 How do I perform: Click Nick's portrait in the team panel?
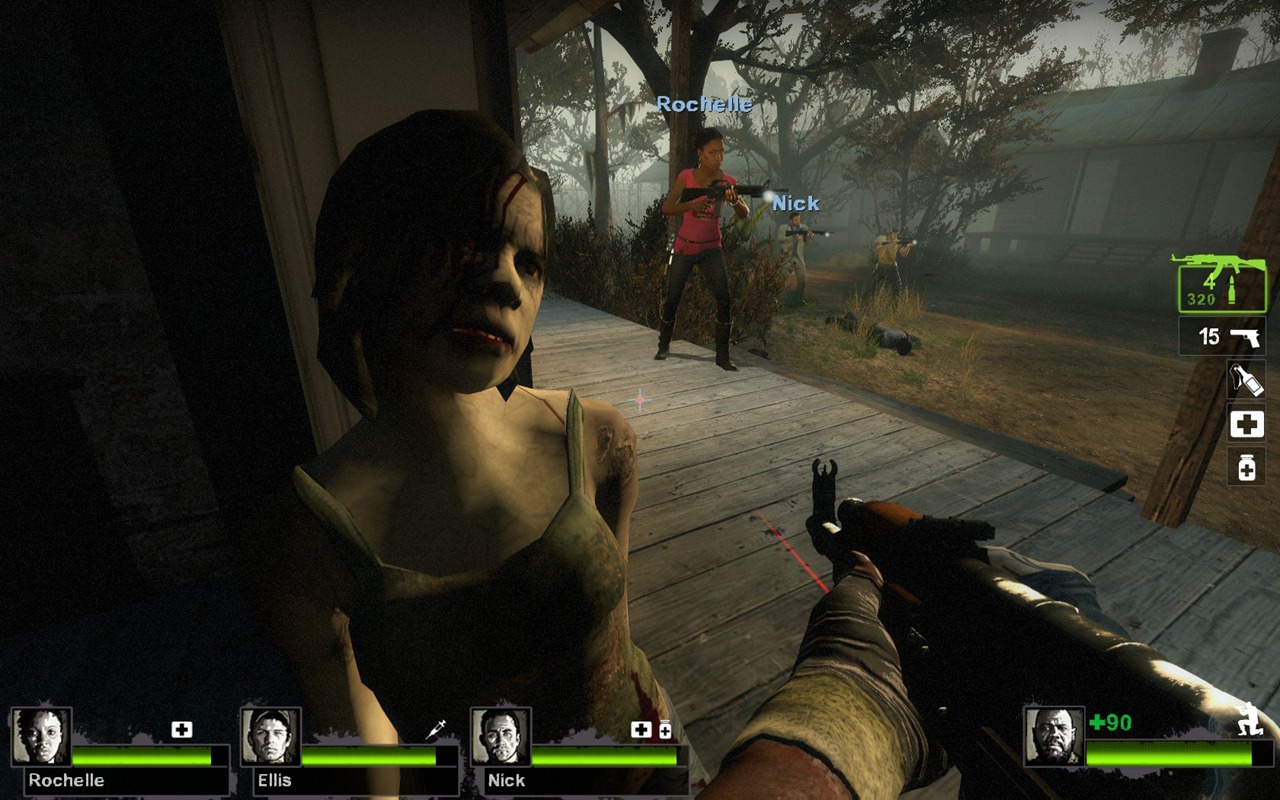(501, 737)
